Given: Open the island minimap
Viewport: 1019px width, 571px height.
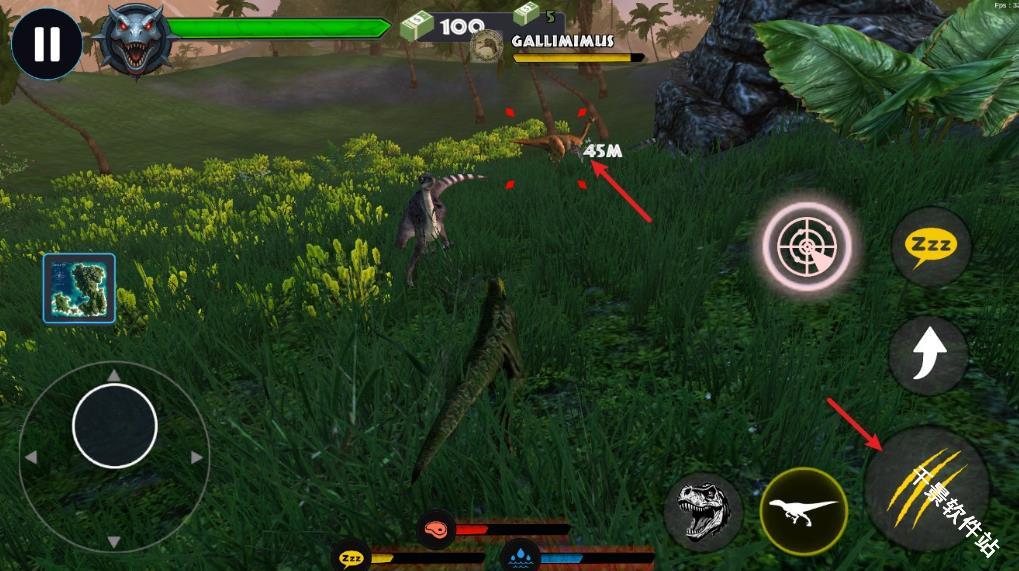Looking at the screenshot, I should click(79, 288).
